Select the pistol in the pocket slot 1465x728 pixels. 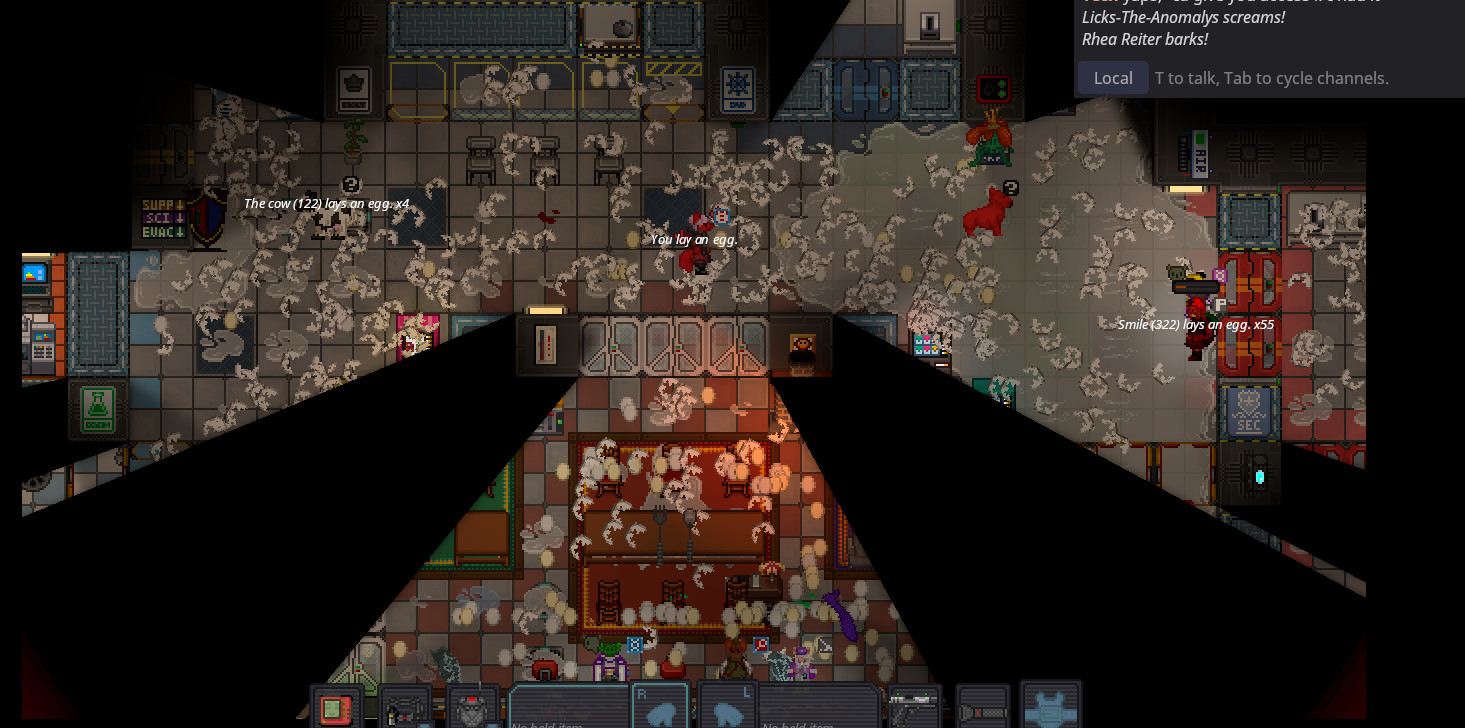914,708
